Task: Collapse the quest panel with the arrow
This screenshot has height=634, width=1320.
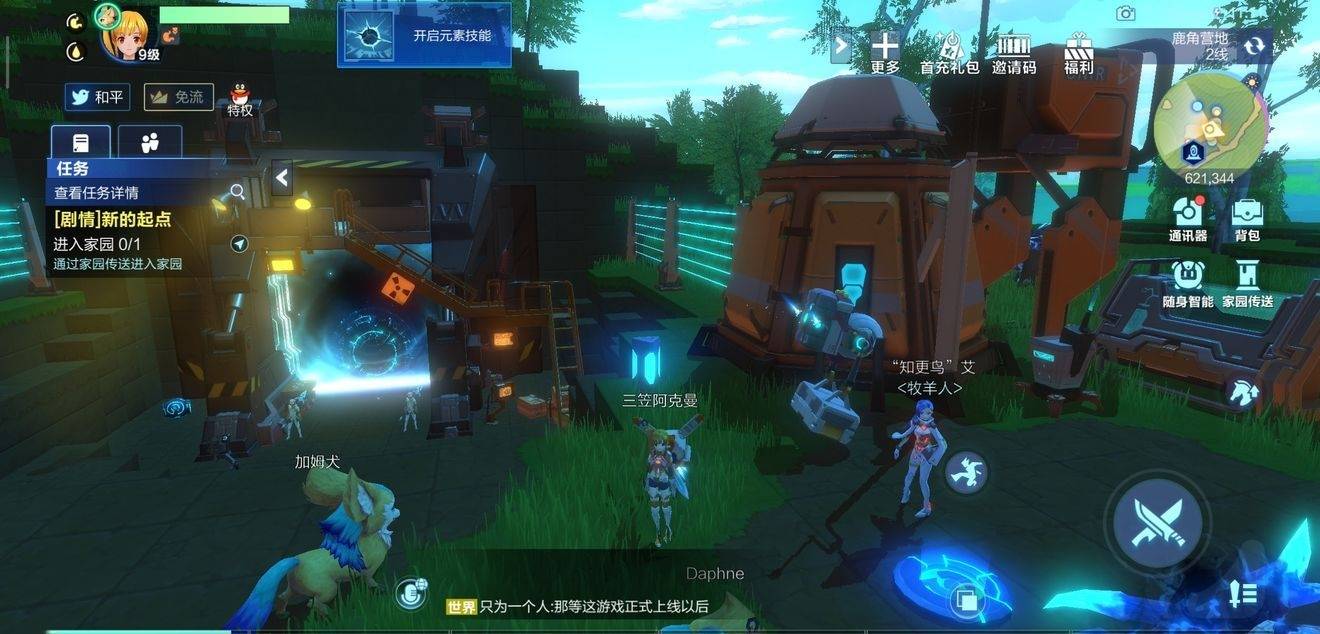Action: [282, 178]
